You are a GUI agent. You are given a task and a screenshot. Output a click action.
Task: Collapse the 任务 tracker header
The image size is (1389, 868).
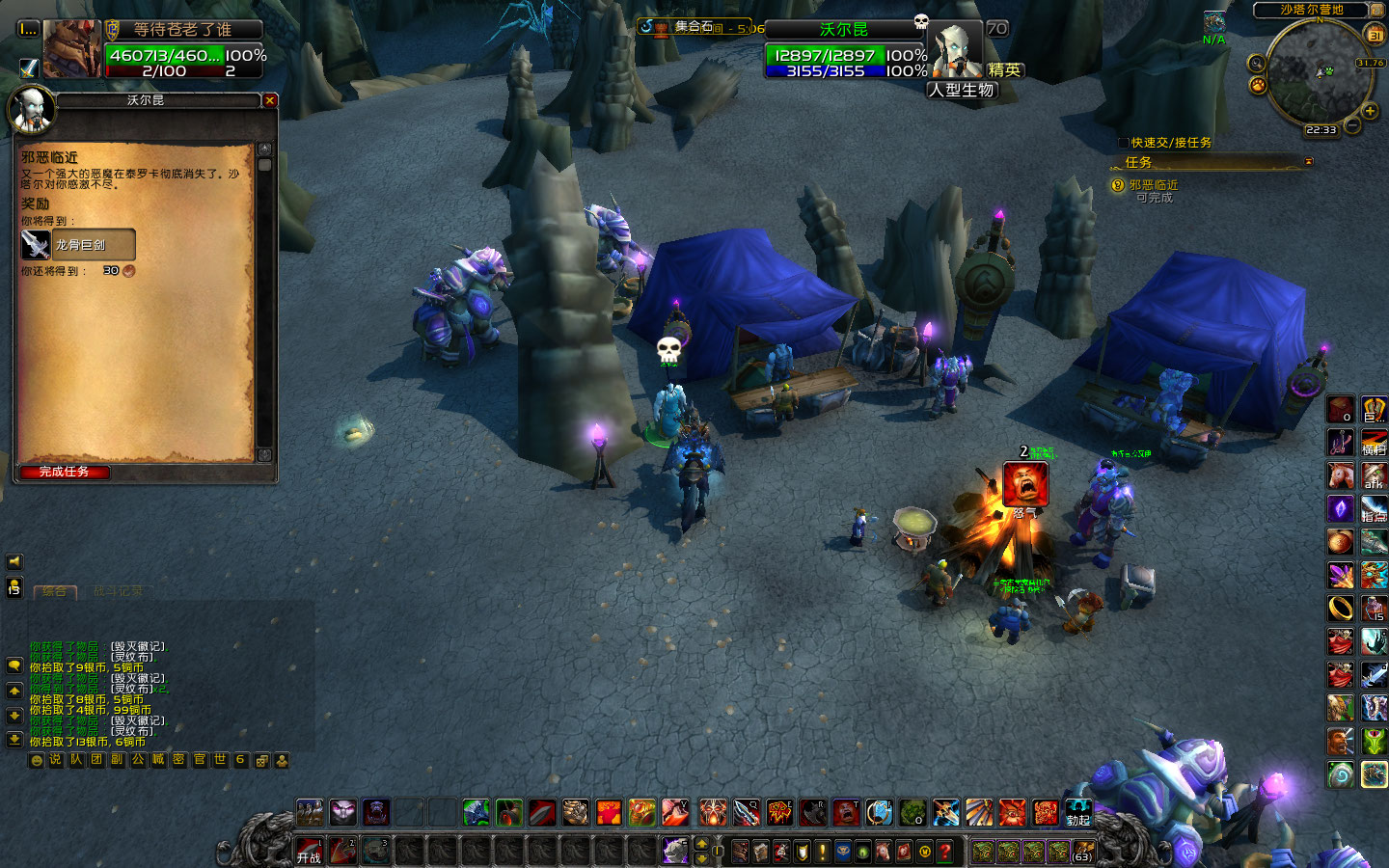[1309, 162]
